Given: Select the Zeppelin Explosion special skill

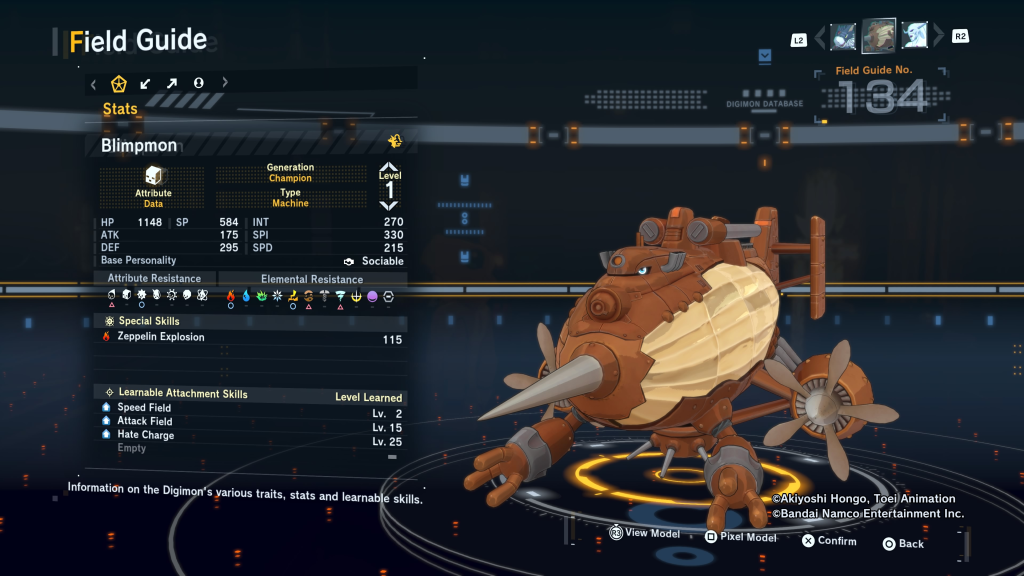Looking at the screenshot, I should tap(160, 338).
